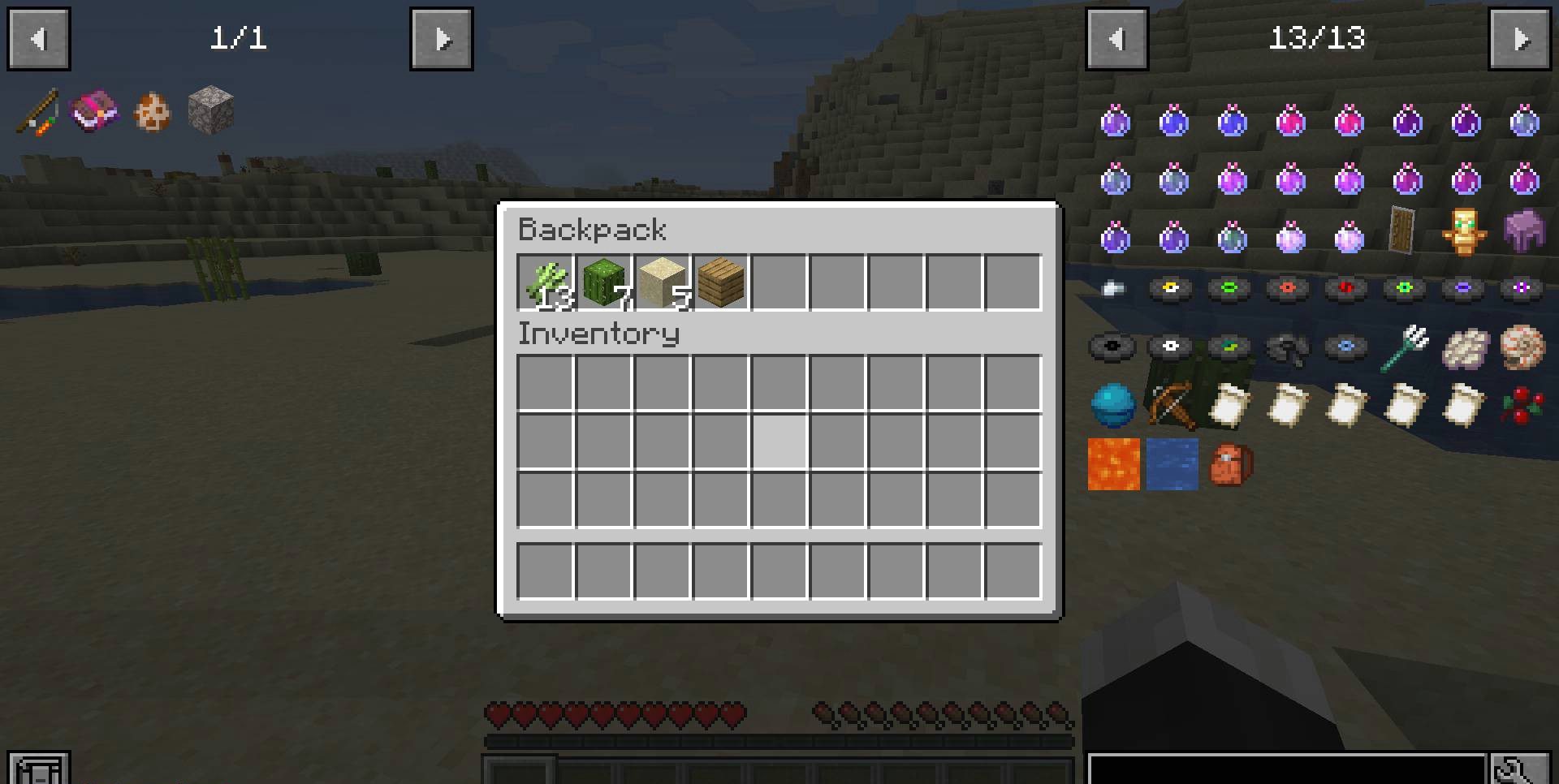Grab the sand stack from the Backpack
The width and height of the screenshot is (1559, 784).
662,282
